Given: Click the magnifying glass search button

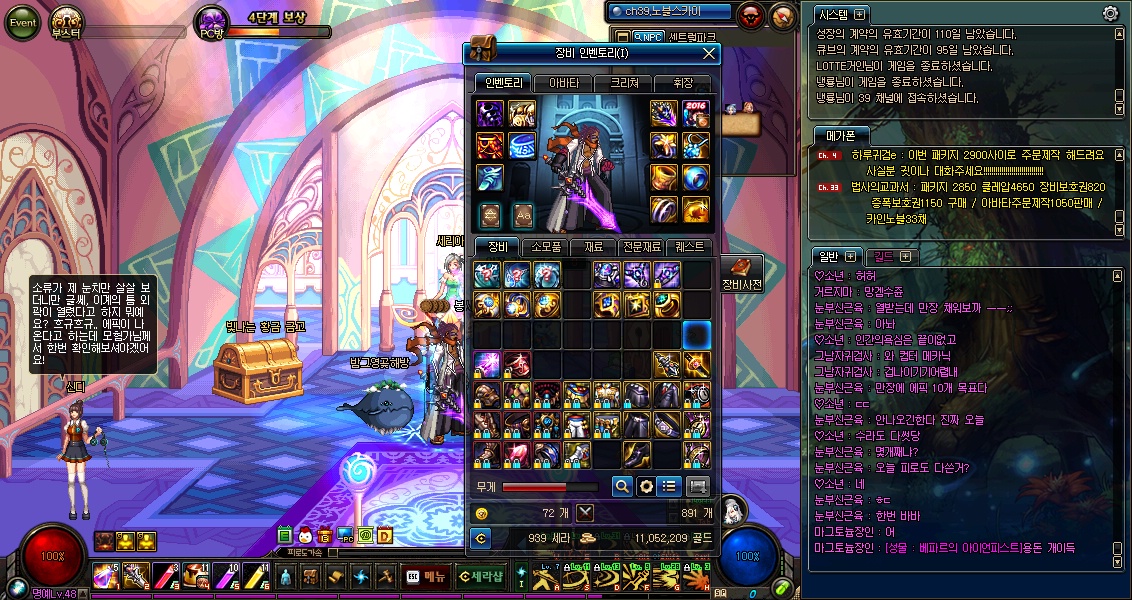Looking at the screenshot, I should tap(622, 486).
